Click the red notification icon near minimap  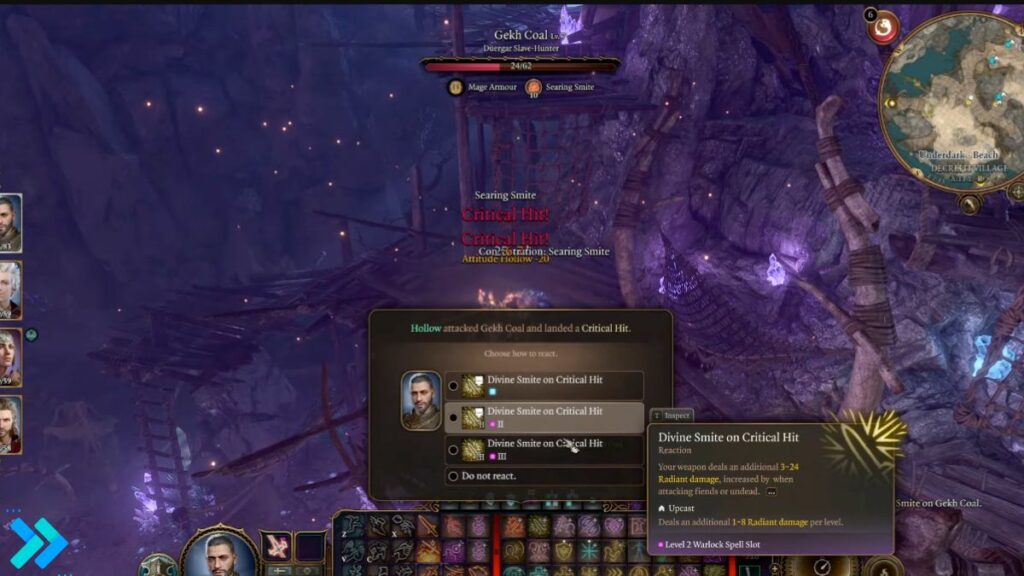[x=882, y=27]
